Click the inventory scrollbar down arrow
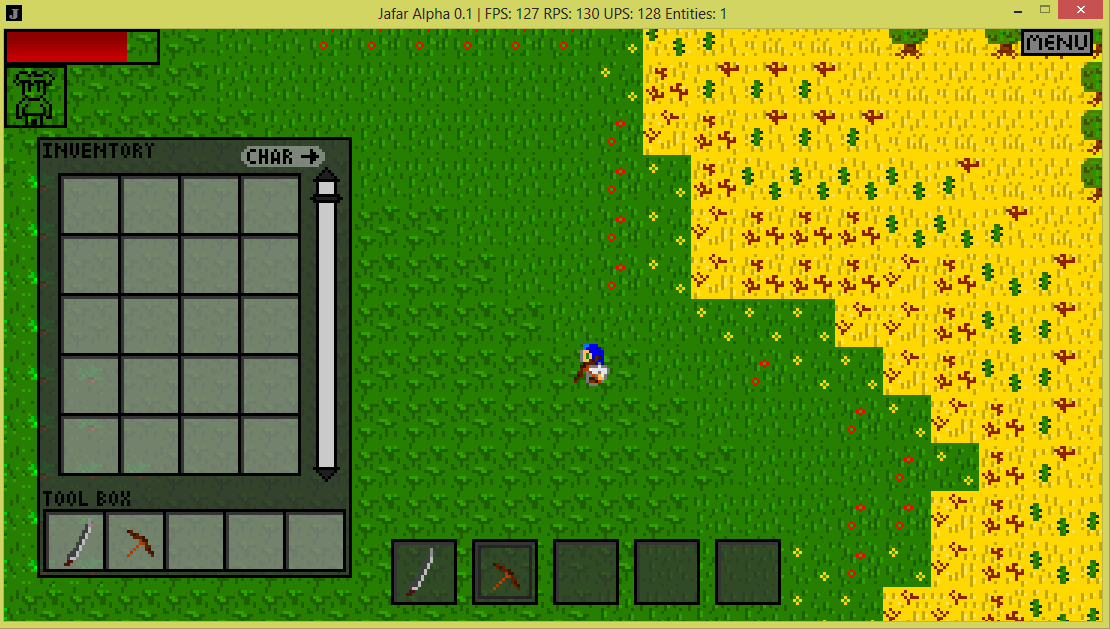The image size is (1110, 629). click(x=326, y=470)
